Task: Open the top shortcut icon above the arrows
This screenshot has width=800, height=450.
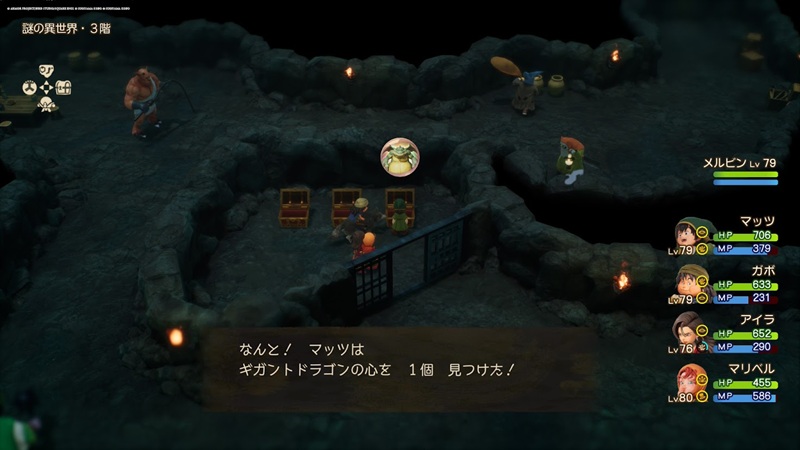Action: click(45, 71)
